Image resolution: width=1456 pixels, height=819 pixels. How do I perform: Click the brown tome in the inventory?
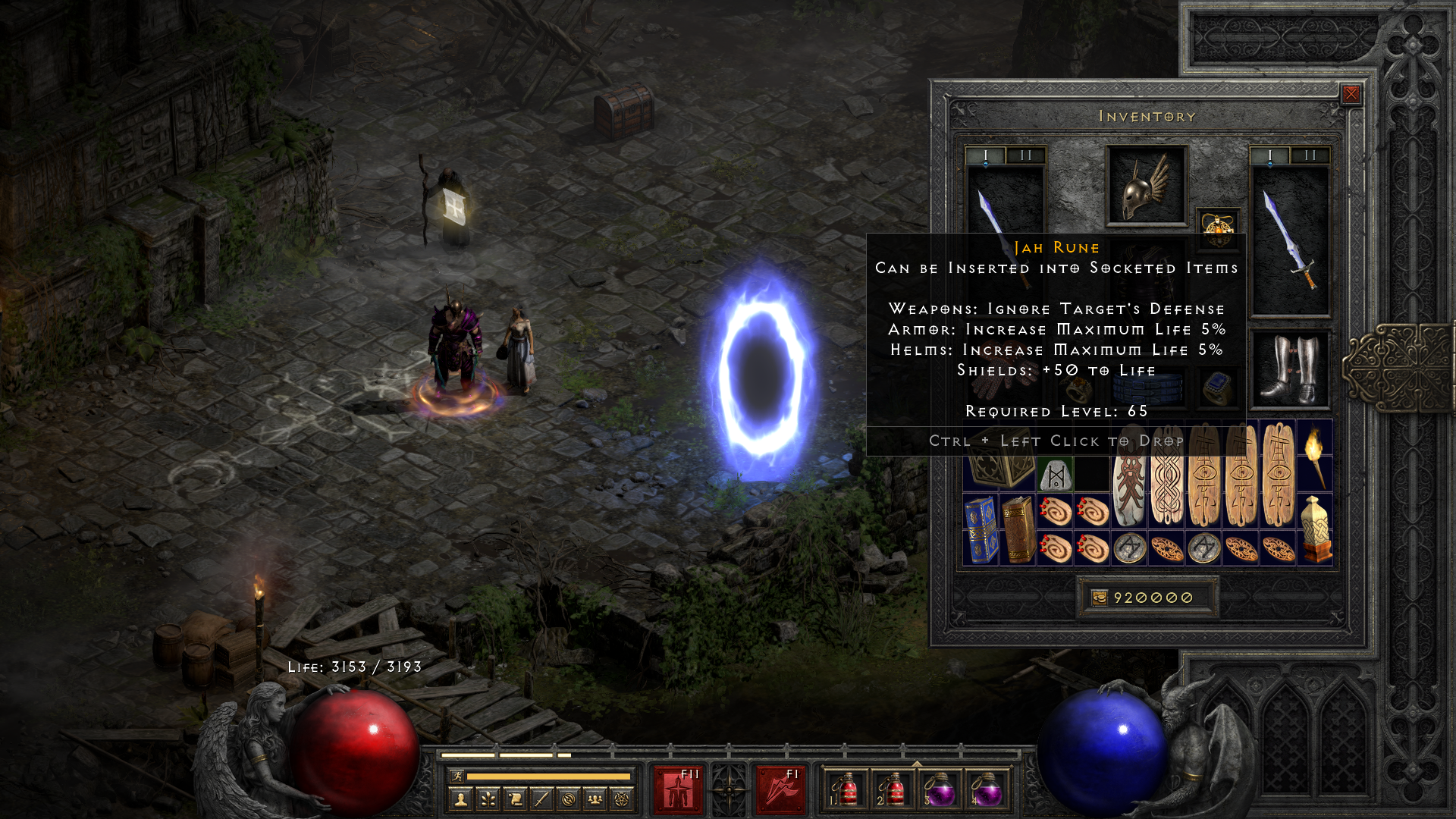coord(1018,529)
